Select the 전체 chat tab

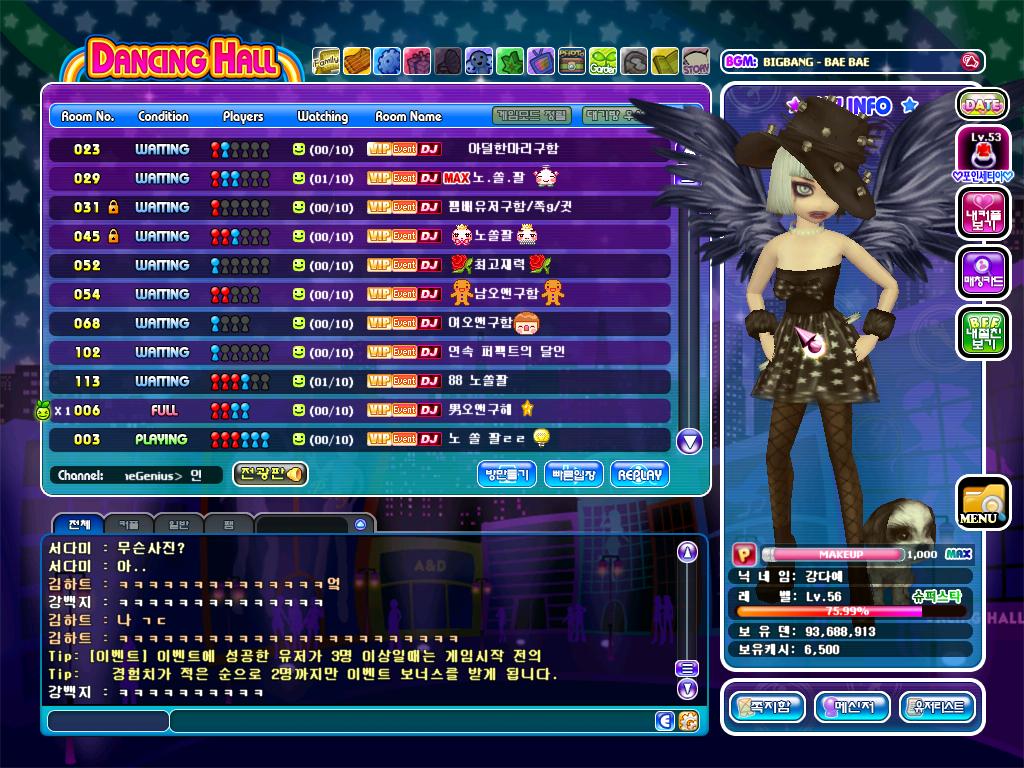point(77,524)
